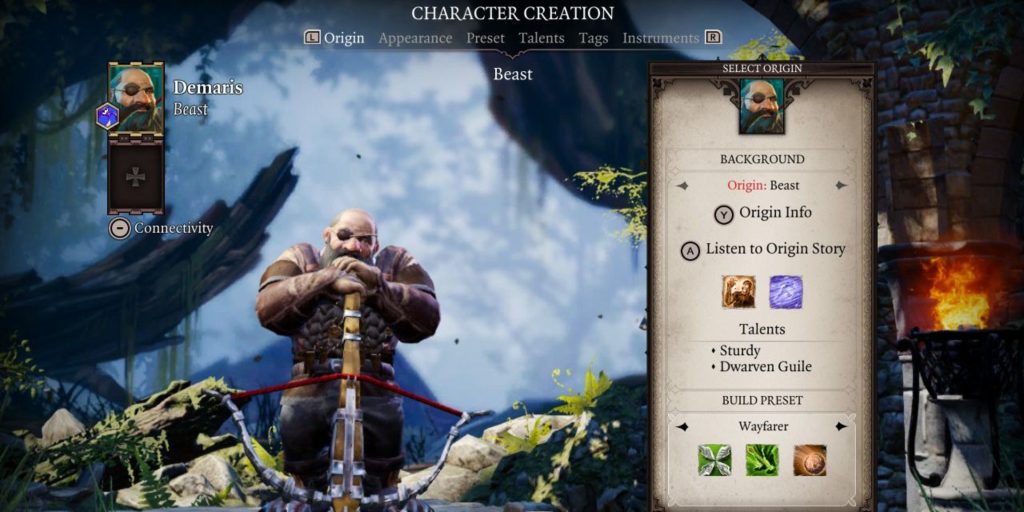Image resolution: width=1024 pixels, height=512 pixels.
Task: Open the Connectivity options
Action: [x=162, y=228]
